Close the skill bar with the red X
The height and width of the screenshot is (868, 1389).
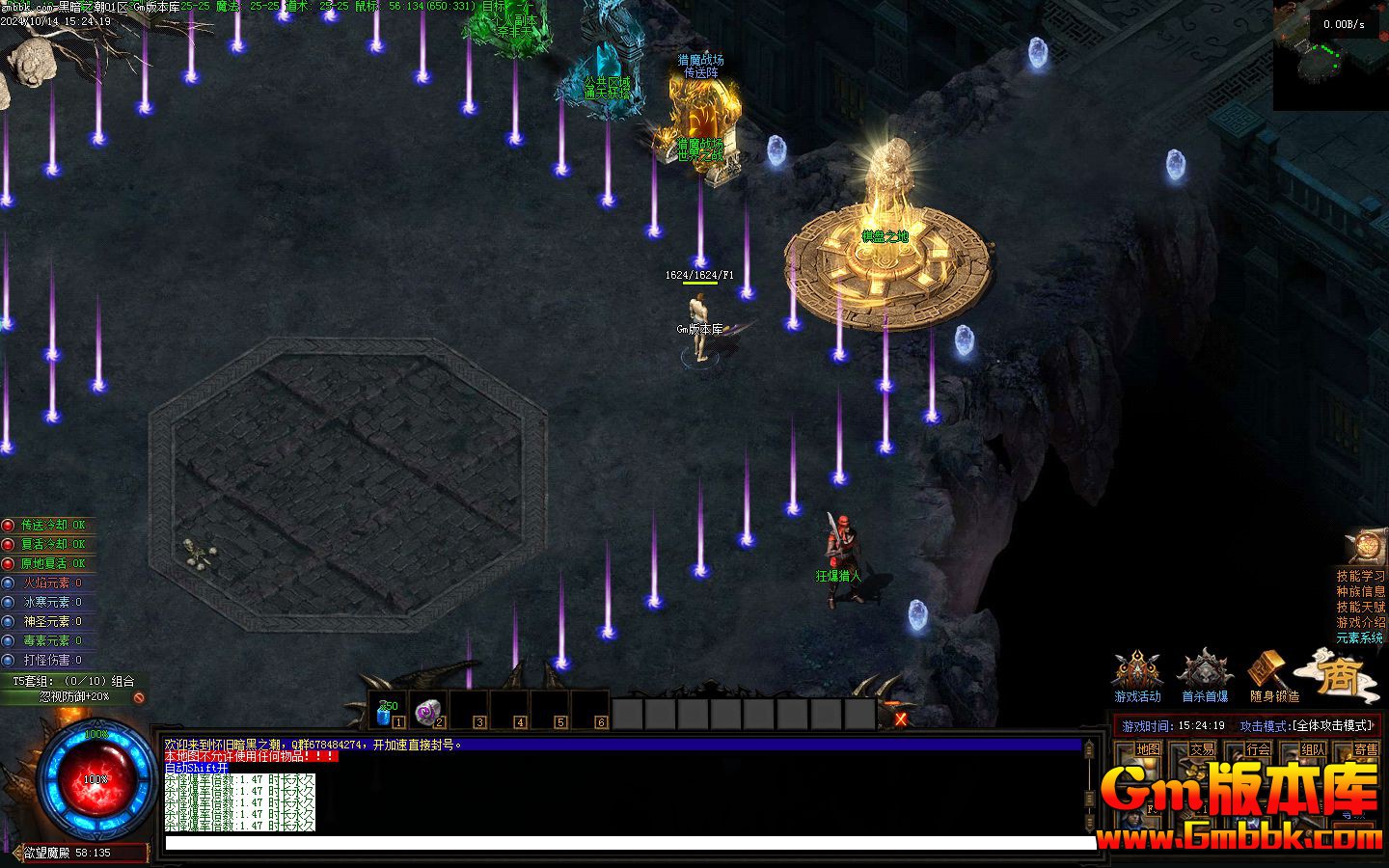[x=901, y=719]
